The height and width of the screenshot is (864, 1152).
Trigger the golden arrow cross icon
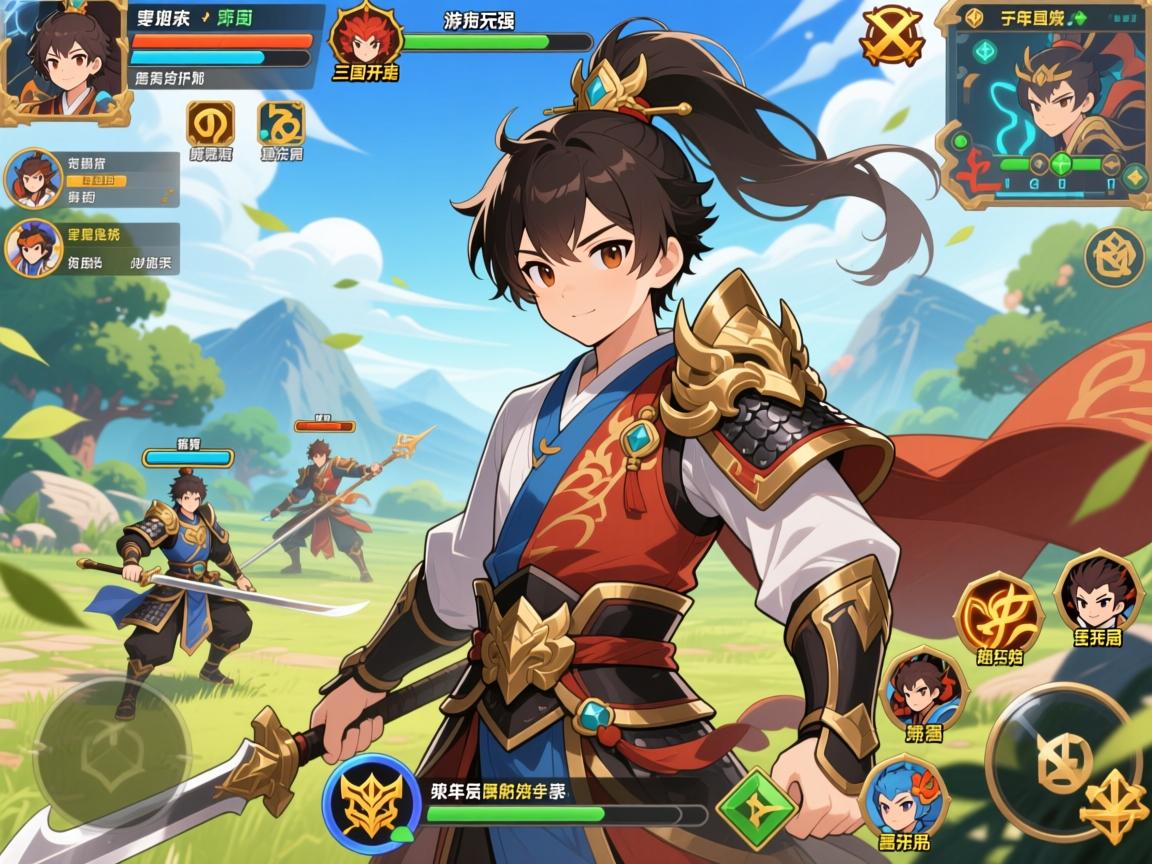click(x=1114, y=806)
